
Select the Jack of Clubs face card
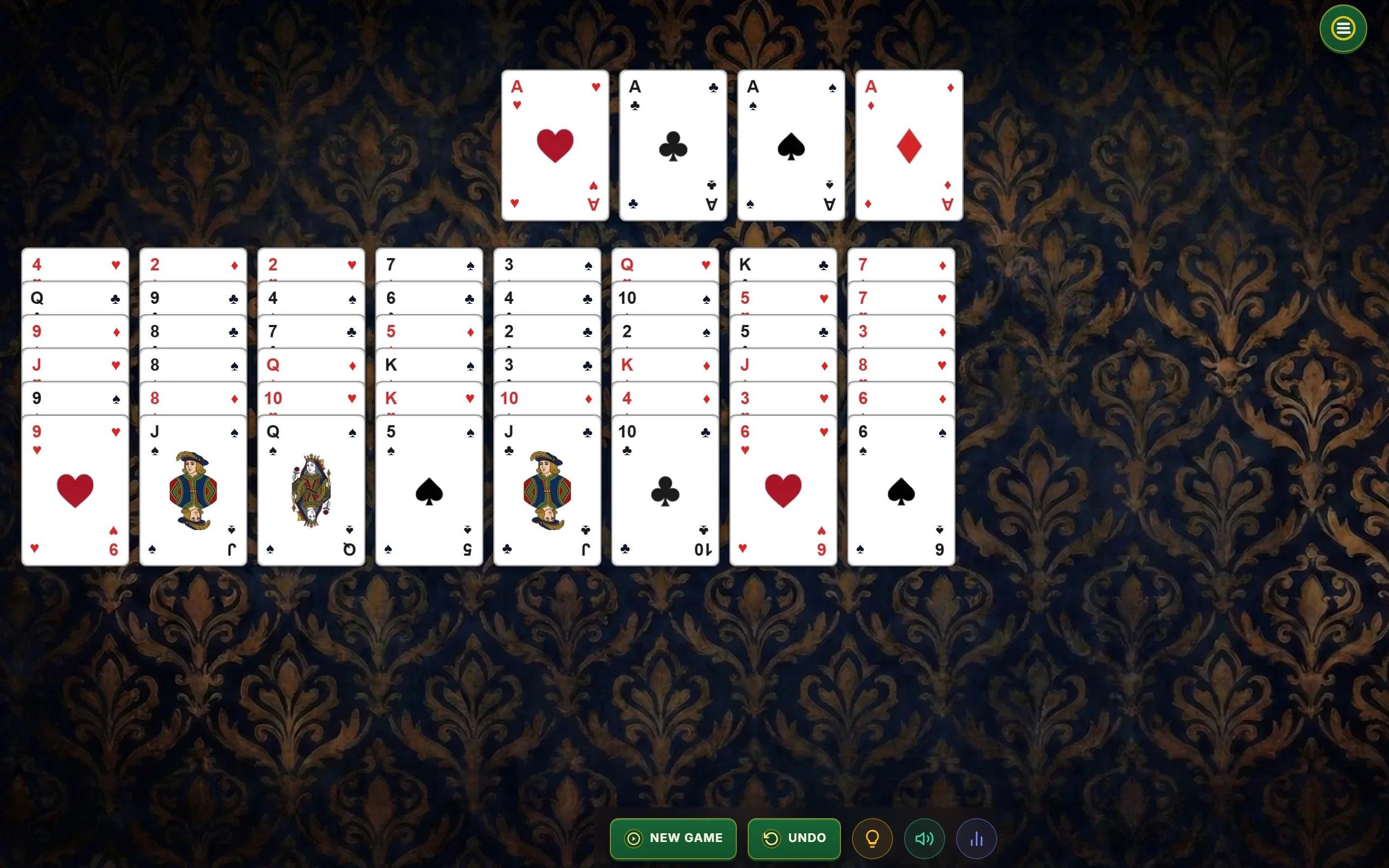pyautogui.click(x=546, y=491)
